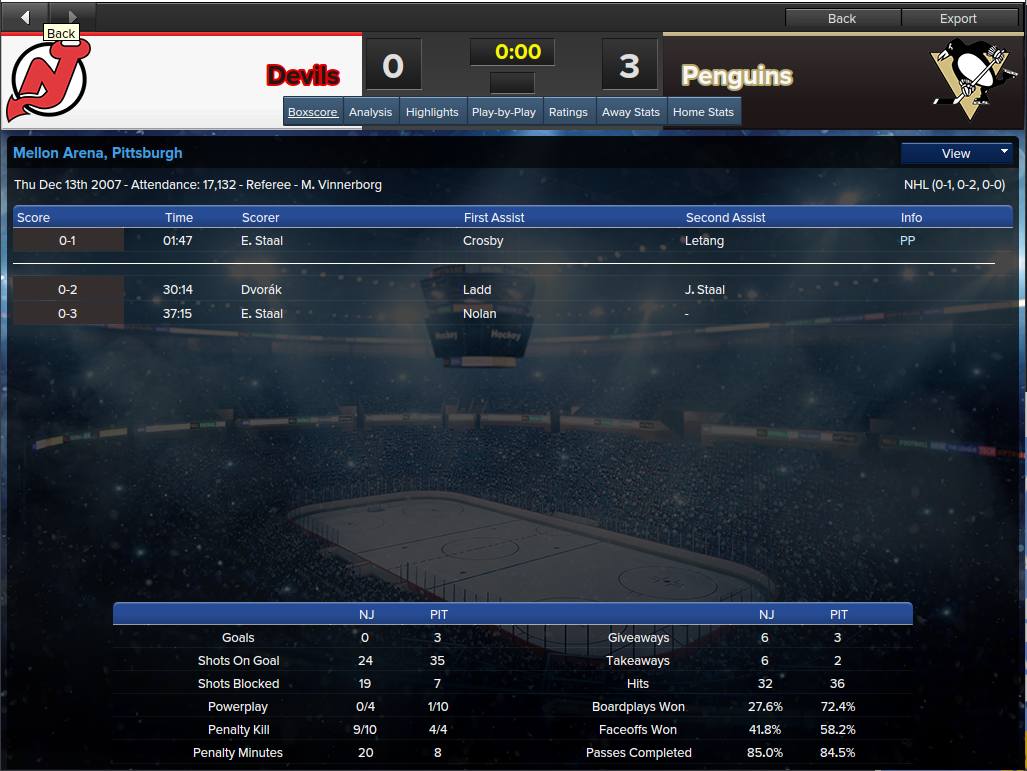This screenshot has height=771, width=1027.
Task: Open the Home Stats tab
Action: [x=703, y=112]
